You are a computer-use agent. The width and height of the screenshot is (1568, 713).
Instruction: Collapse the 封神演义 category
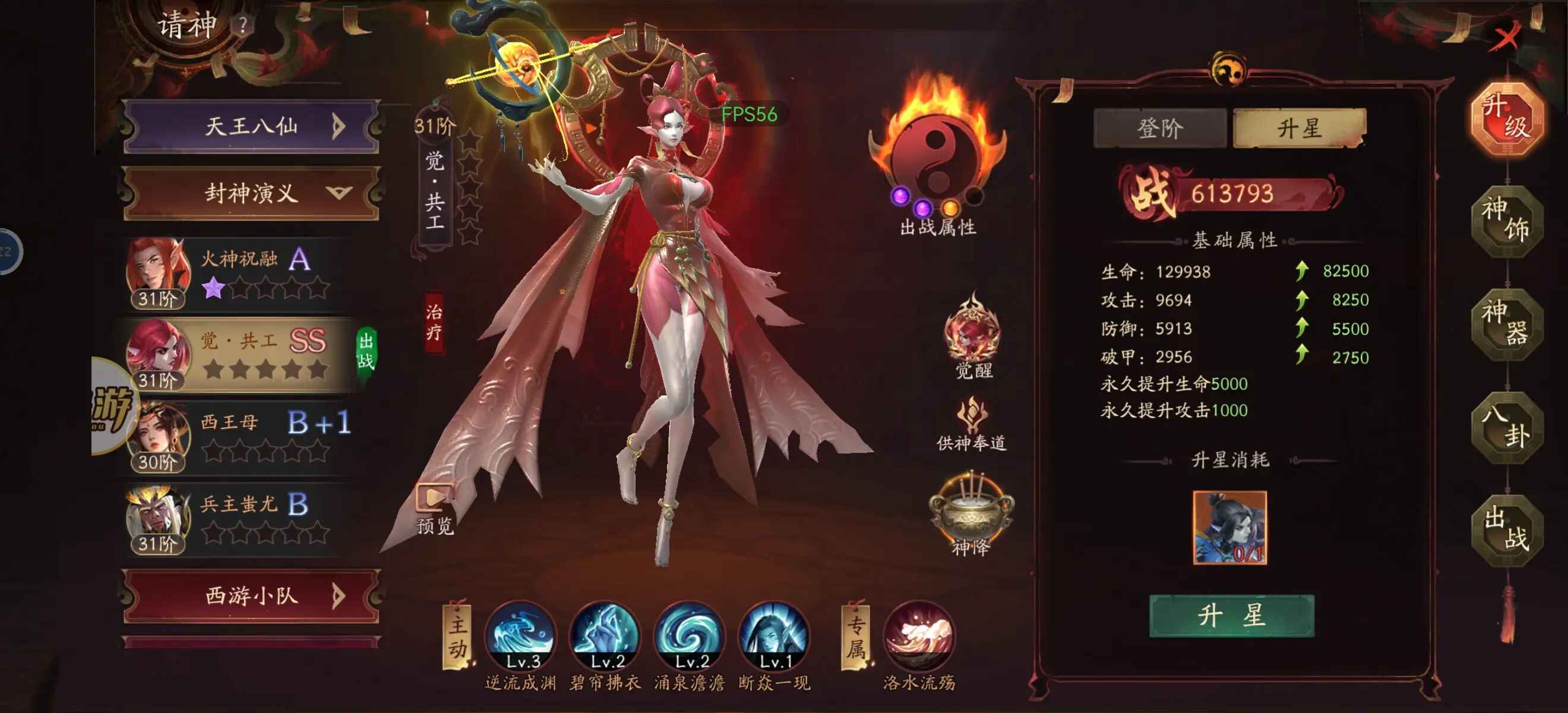pos(251,194)
